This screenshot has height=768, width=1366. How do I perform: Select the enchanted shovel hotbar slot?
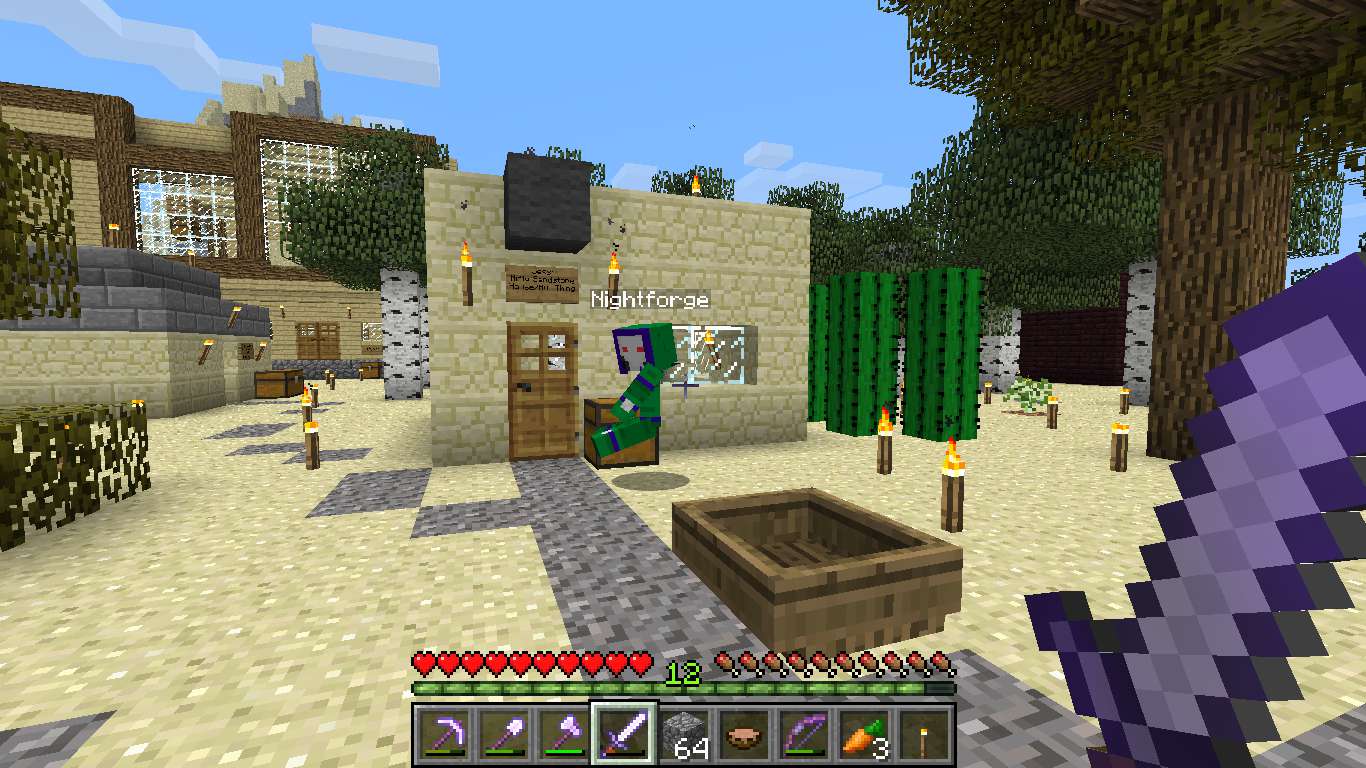pos(502,735)
